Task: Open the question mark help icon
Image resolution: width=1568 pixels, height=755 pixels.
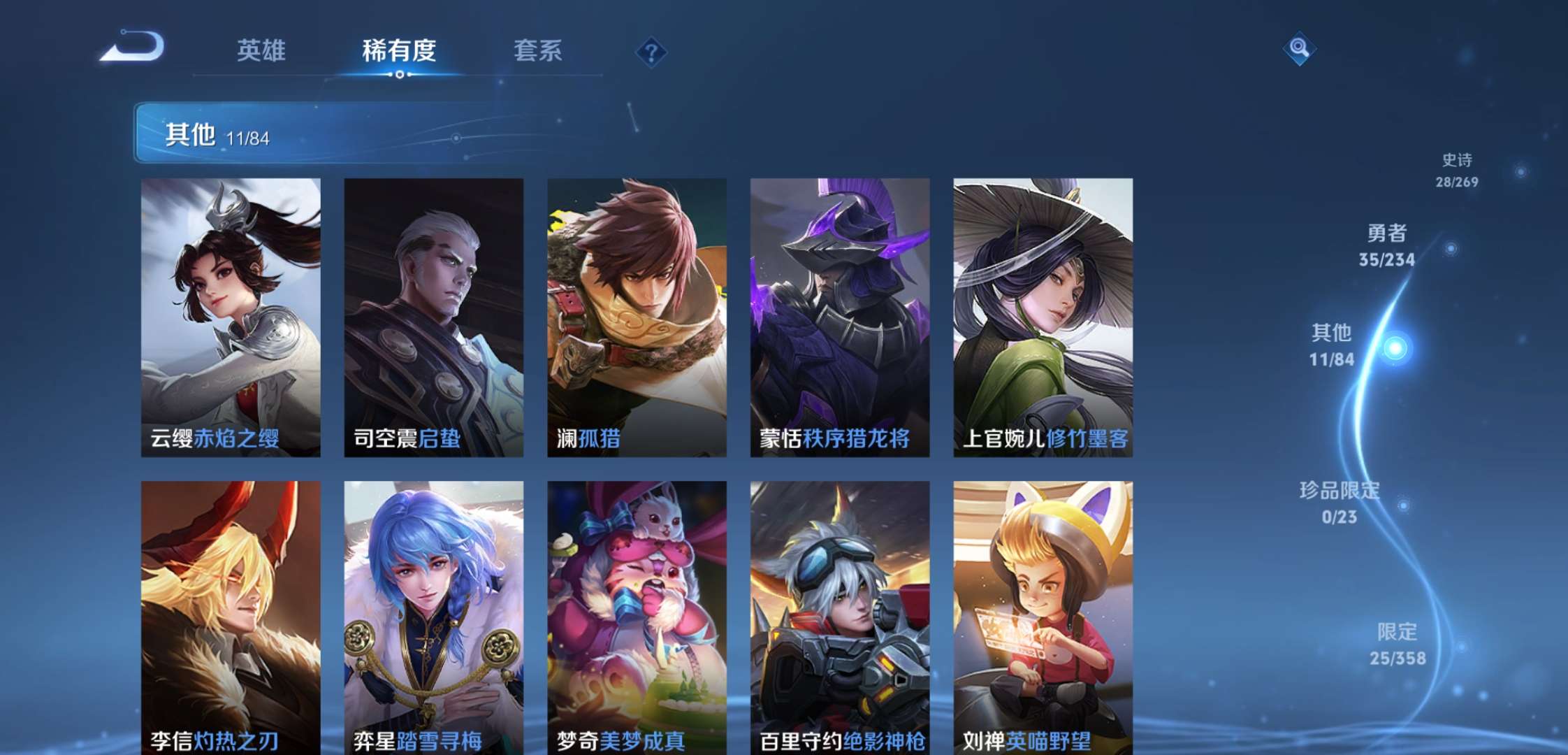Action: pyautogui.click(x=651, y=52)
